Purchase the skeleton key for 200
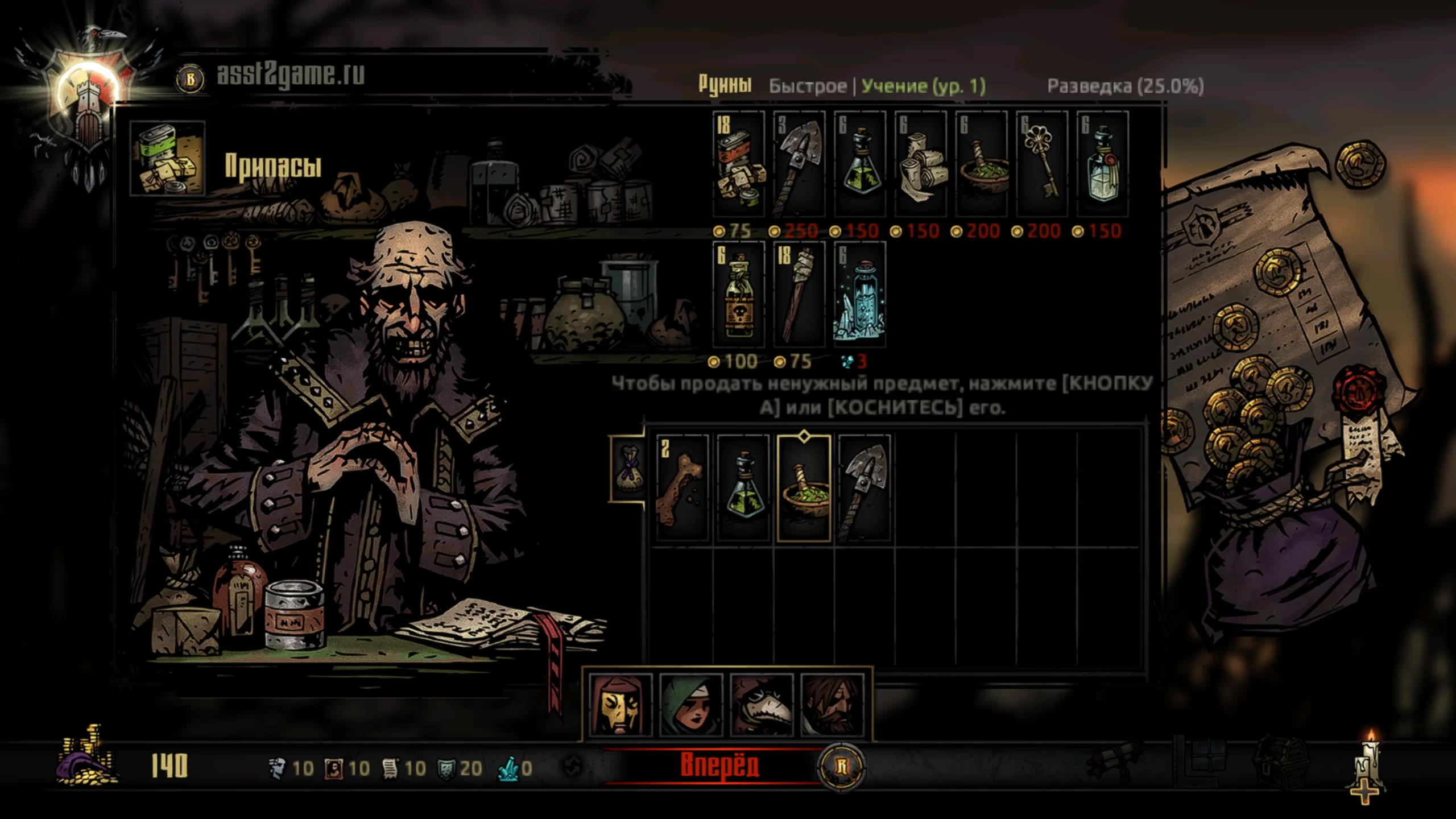This screenshot has width=1456, height=819. coord(1042,164)
